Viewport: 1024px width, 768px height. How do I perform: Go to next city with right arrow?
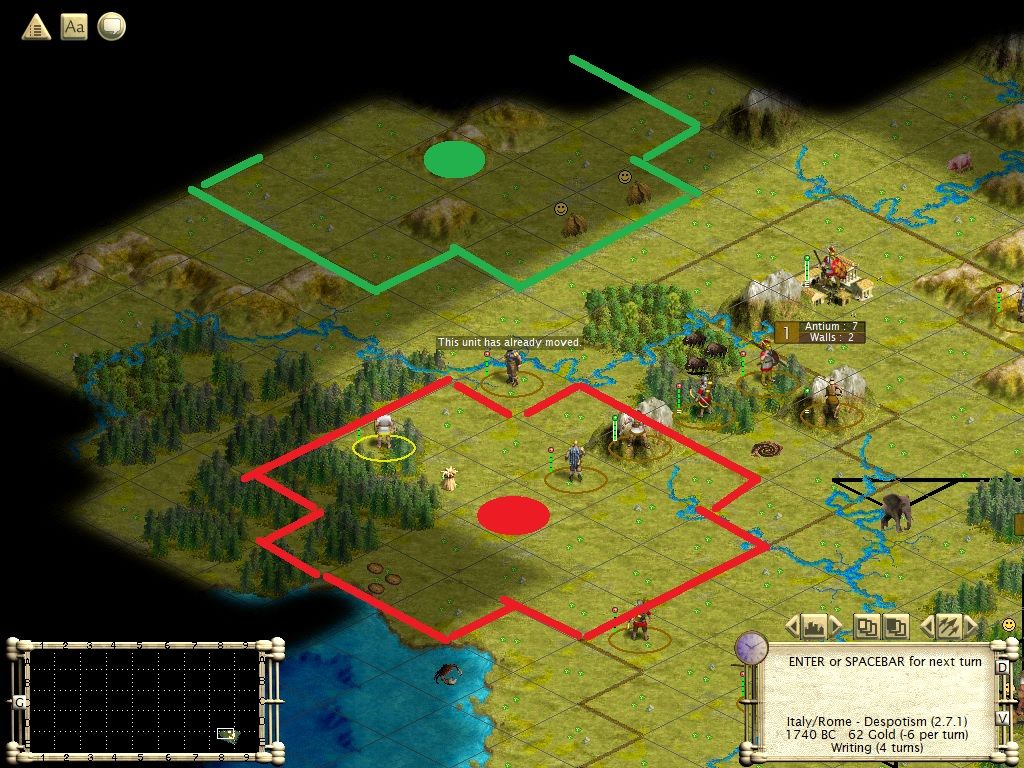point(836,627)
